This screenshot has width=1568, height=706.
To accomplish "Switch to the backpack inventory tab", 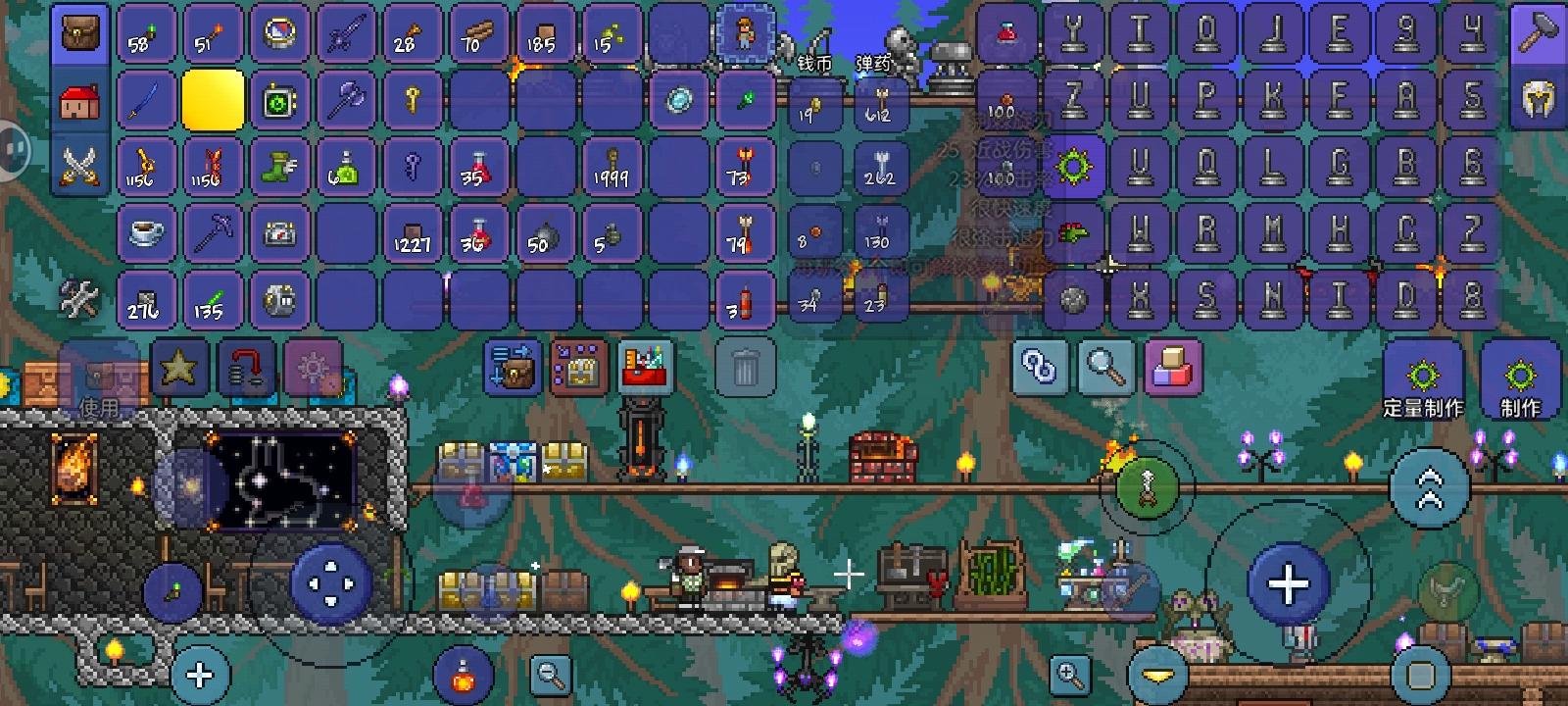I will (x=78, y=32).
